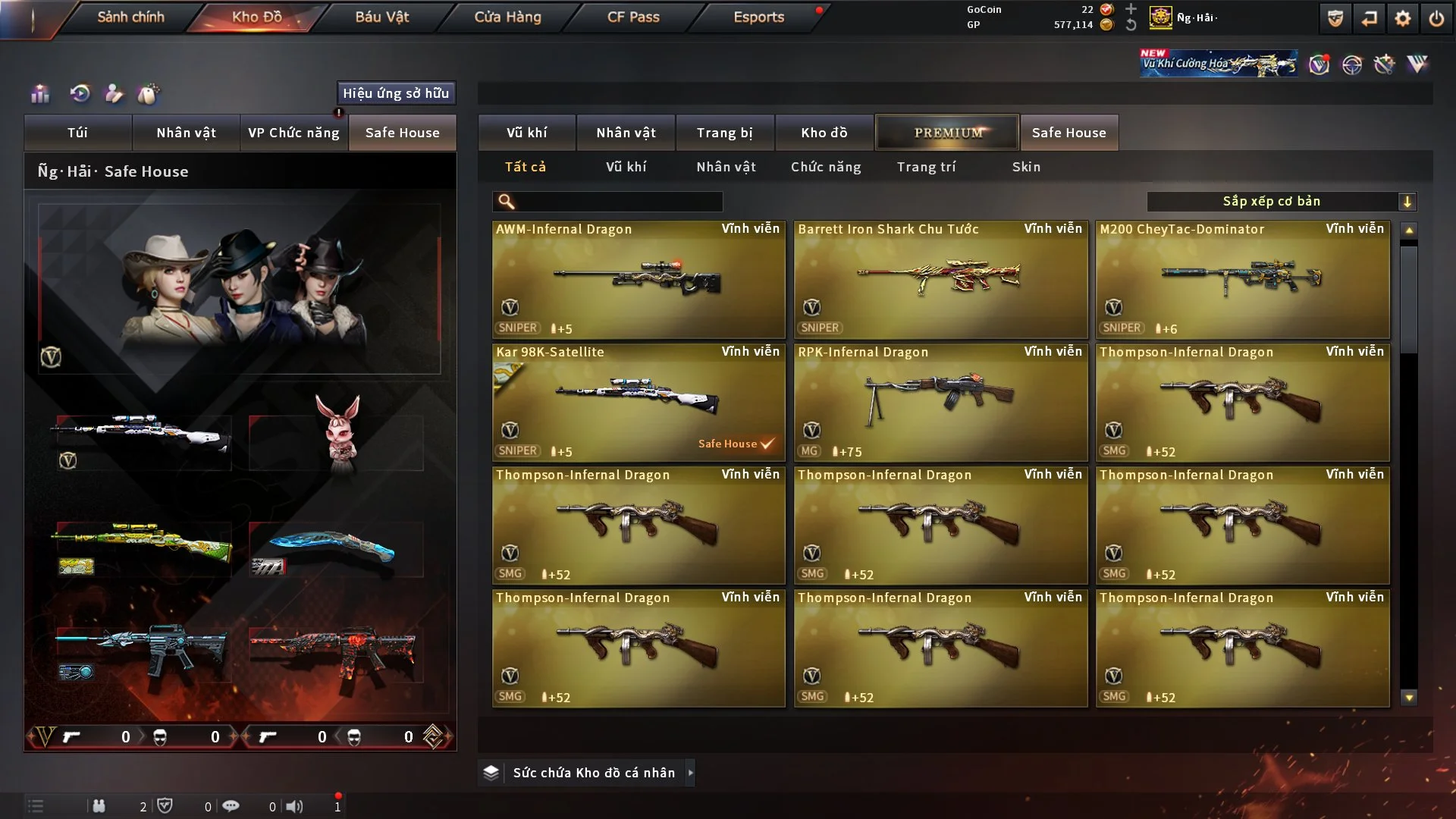Image resolution: width=1456 pixels, height=819 pixels.
Task: Show Hiệu ứng sở hữu effects
Action: 396,93
